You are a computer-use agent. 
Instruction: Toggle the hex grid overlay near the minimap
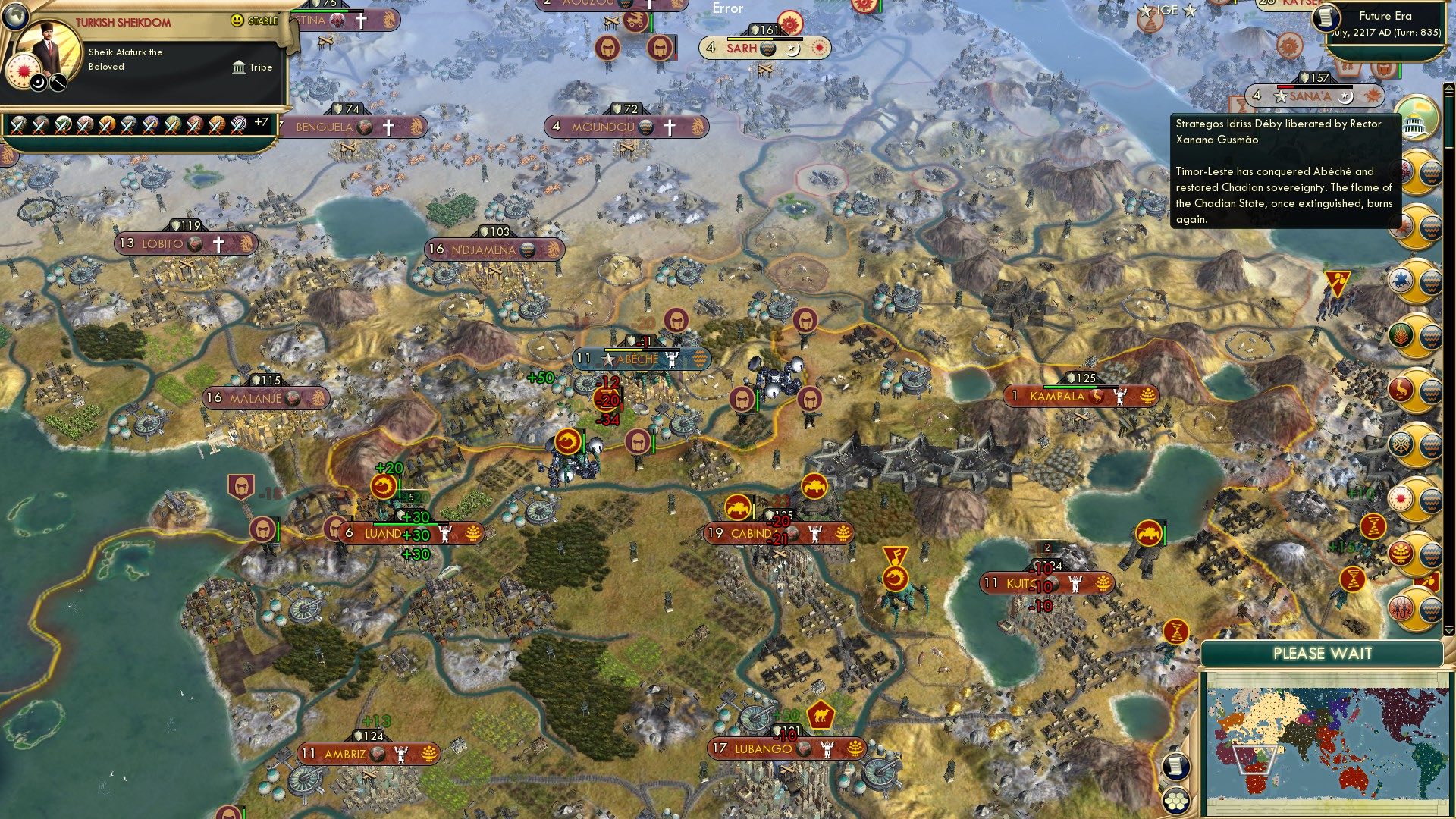1176,800
